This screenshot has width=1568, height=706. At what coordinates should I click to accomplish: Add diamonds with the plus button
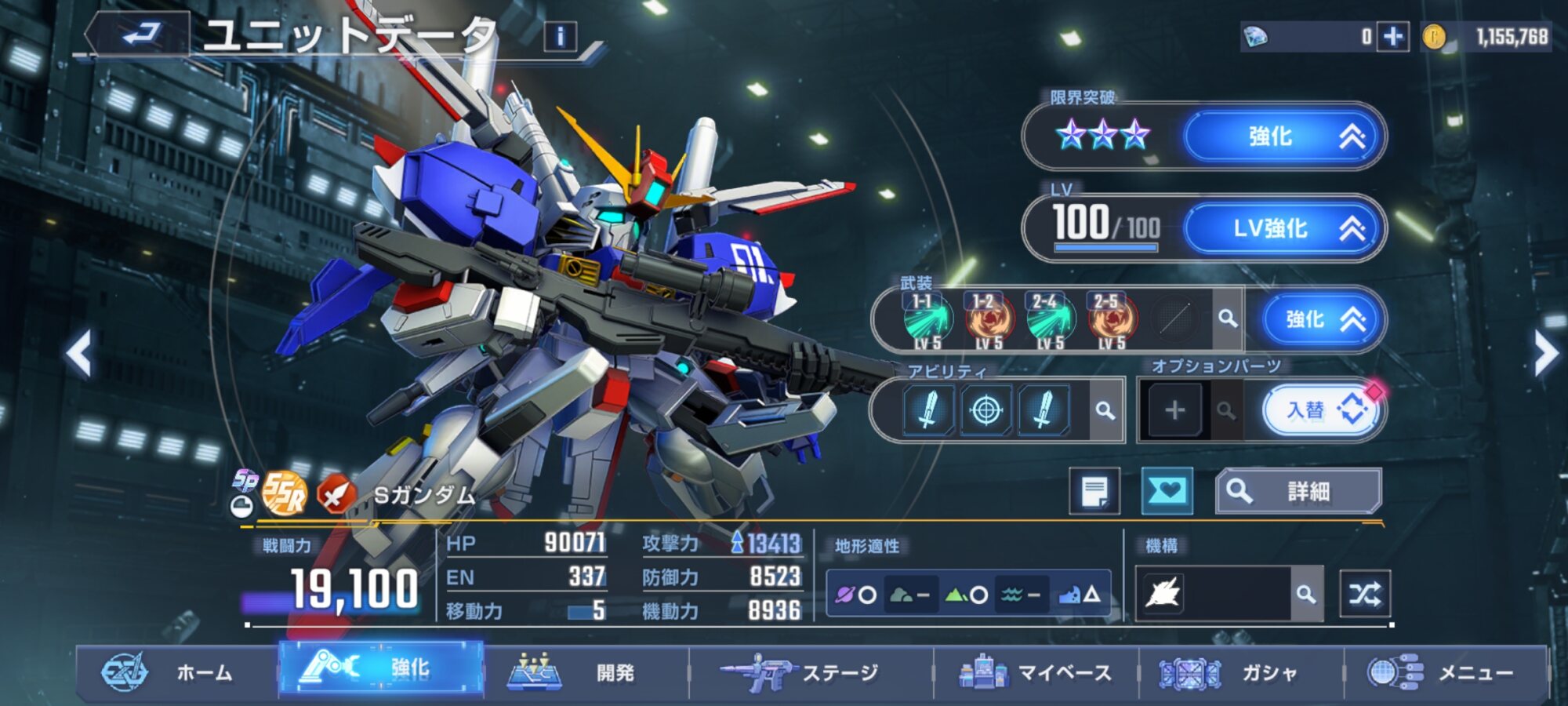tap(1393, 37)
